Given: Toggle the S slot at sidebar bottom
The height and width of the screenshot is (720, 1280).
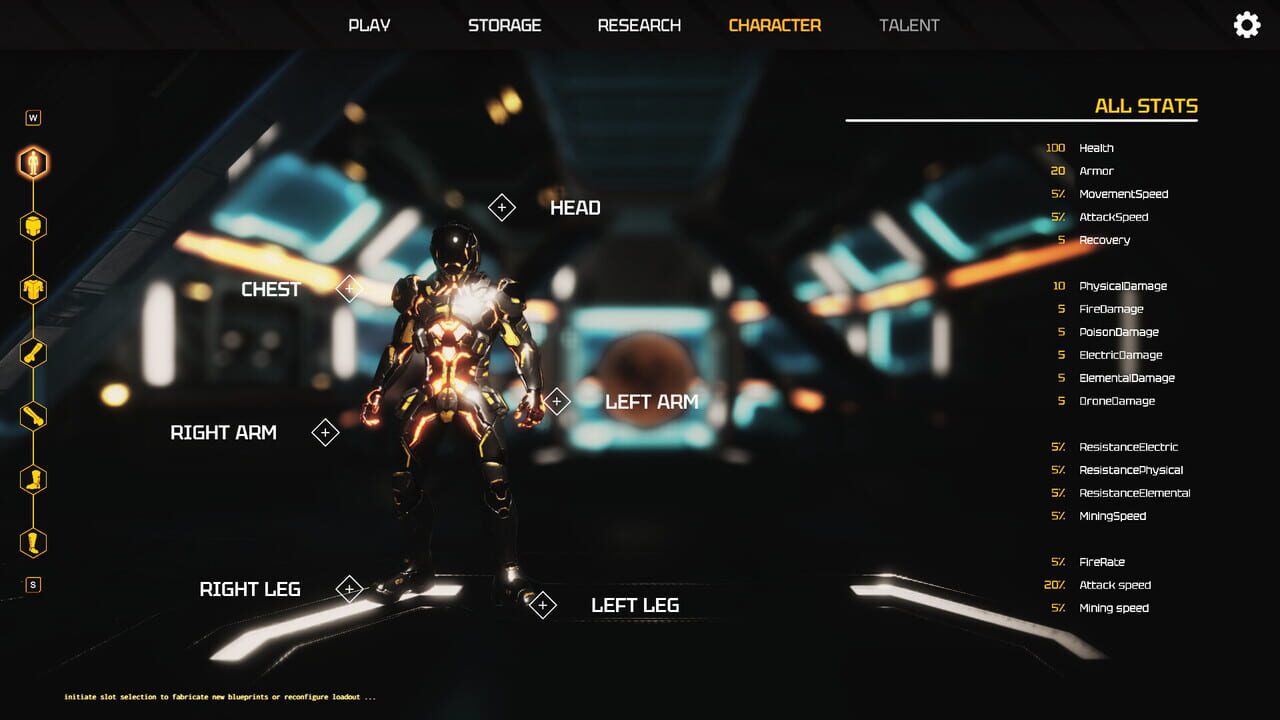Looking at the screenshot, I should point(33,585).
